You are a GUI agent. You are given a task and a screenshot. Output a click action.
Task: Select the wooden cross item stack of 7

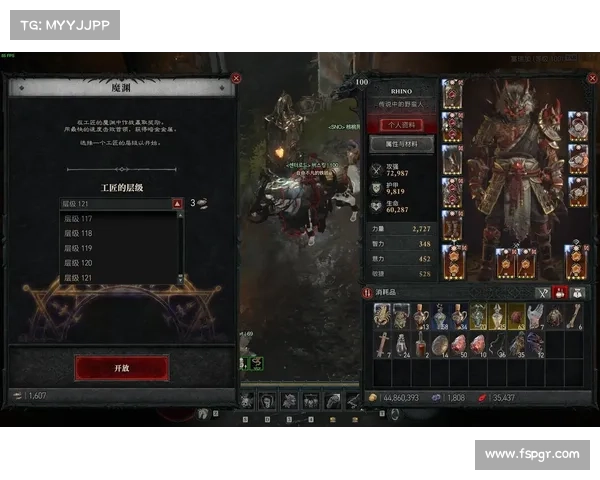tap(383, 345)
